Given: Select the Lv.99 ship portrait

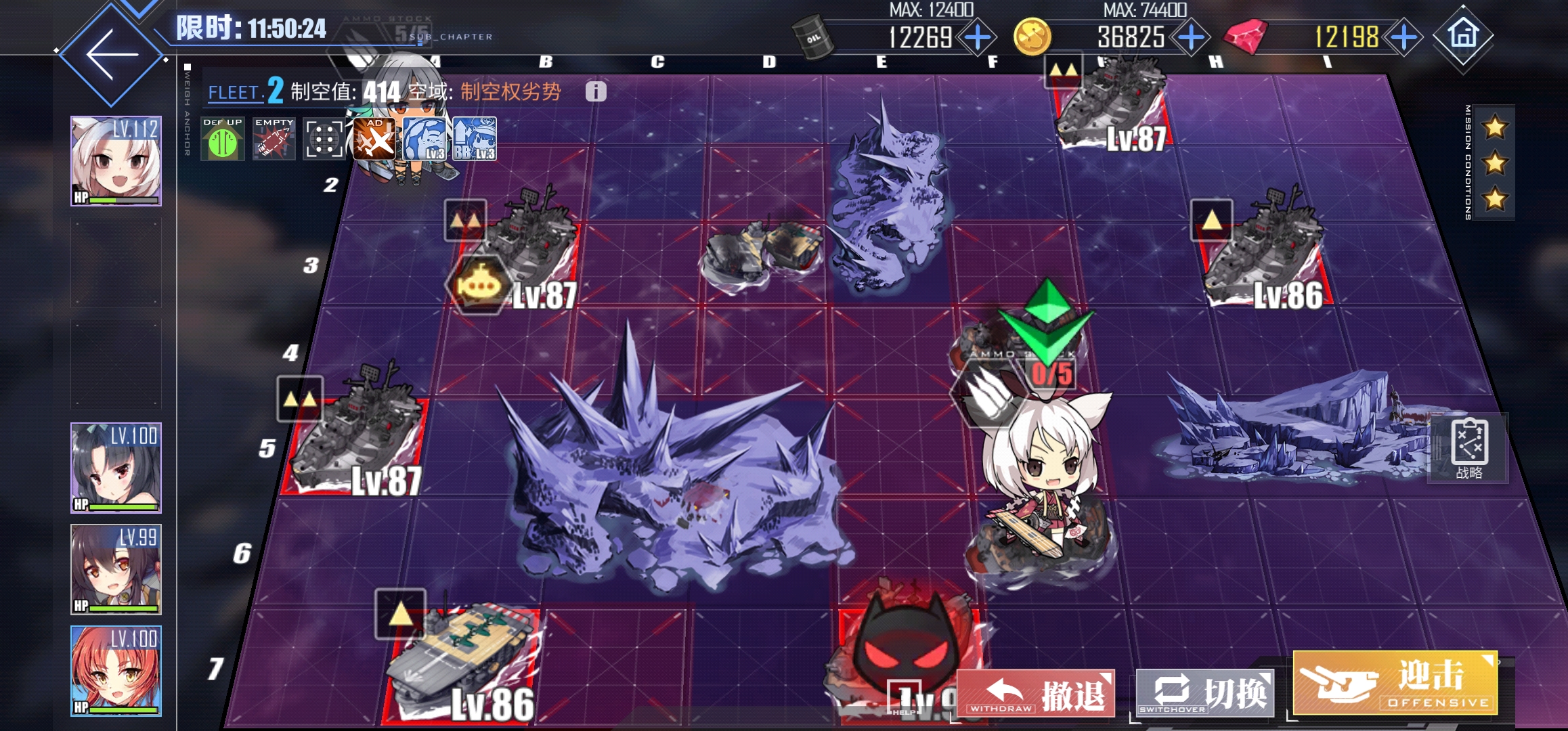Looking at the screenshot, I should coord(116,569).
